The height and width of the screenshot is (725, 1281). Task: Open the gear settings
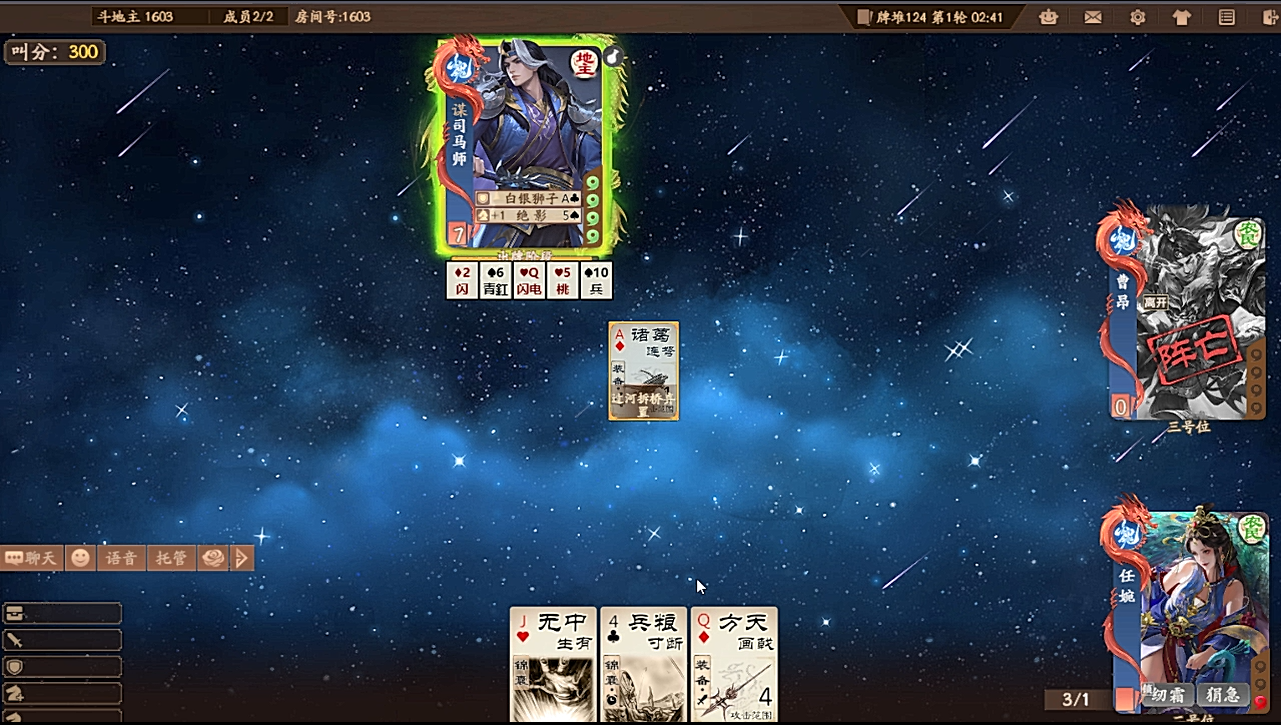click(x=1137, y=17)
